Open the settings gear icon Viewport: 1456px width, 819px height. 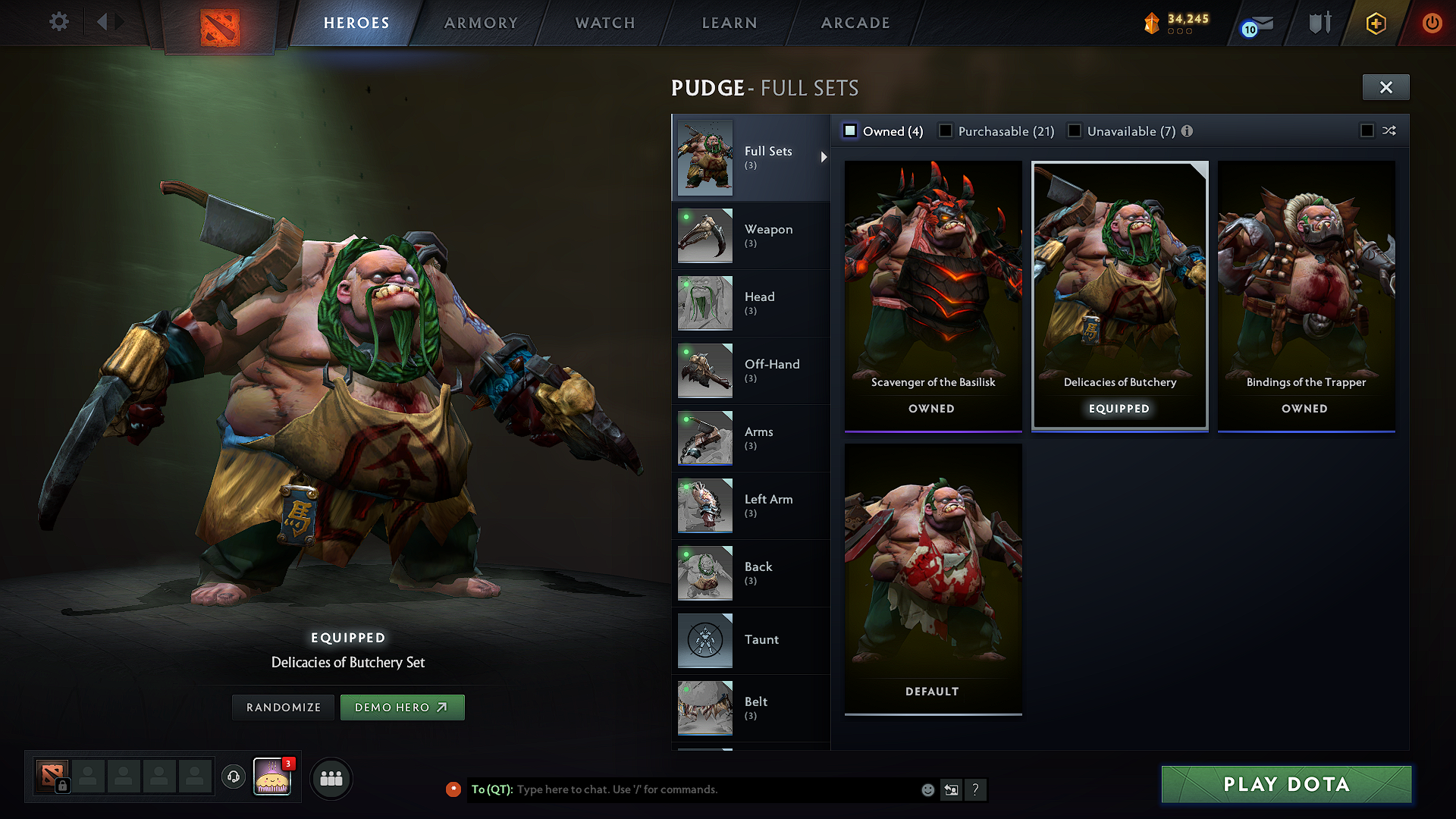coord(59,22)
